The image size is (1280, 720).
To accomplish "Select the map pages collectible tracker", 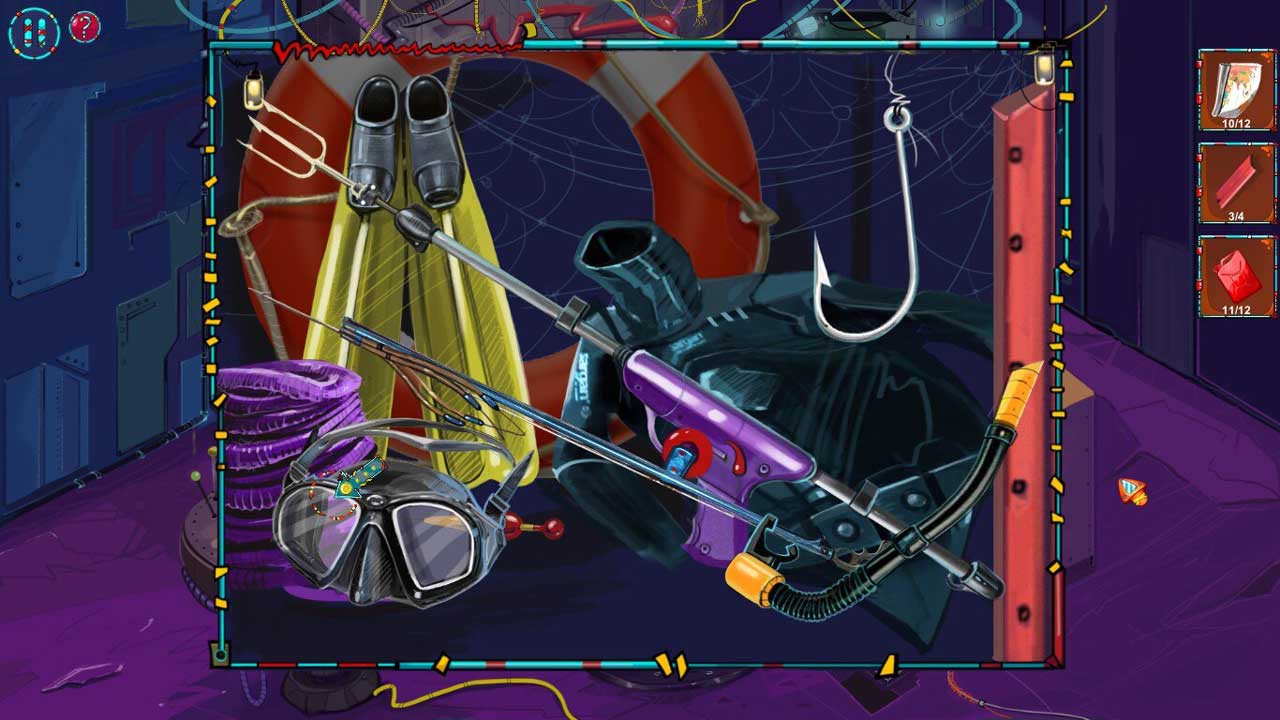I will 1237,90.
